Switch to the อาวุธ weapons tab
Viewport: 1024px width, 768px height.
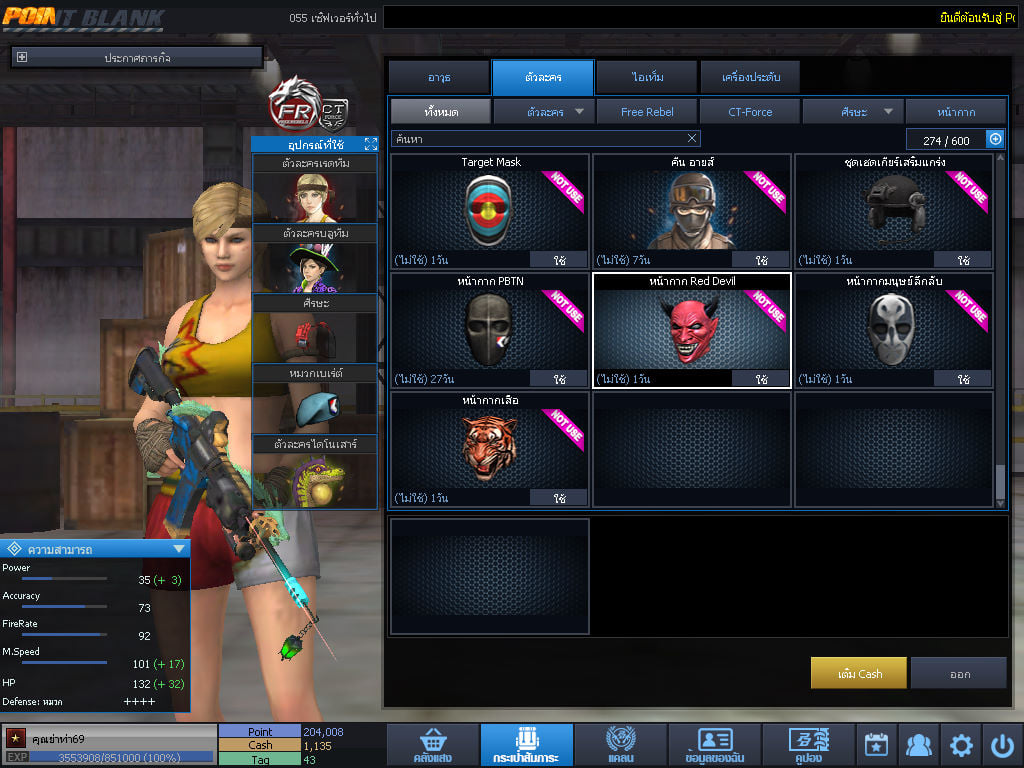(x=439, y=77)
